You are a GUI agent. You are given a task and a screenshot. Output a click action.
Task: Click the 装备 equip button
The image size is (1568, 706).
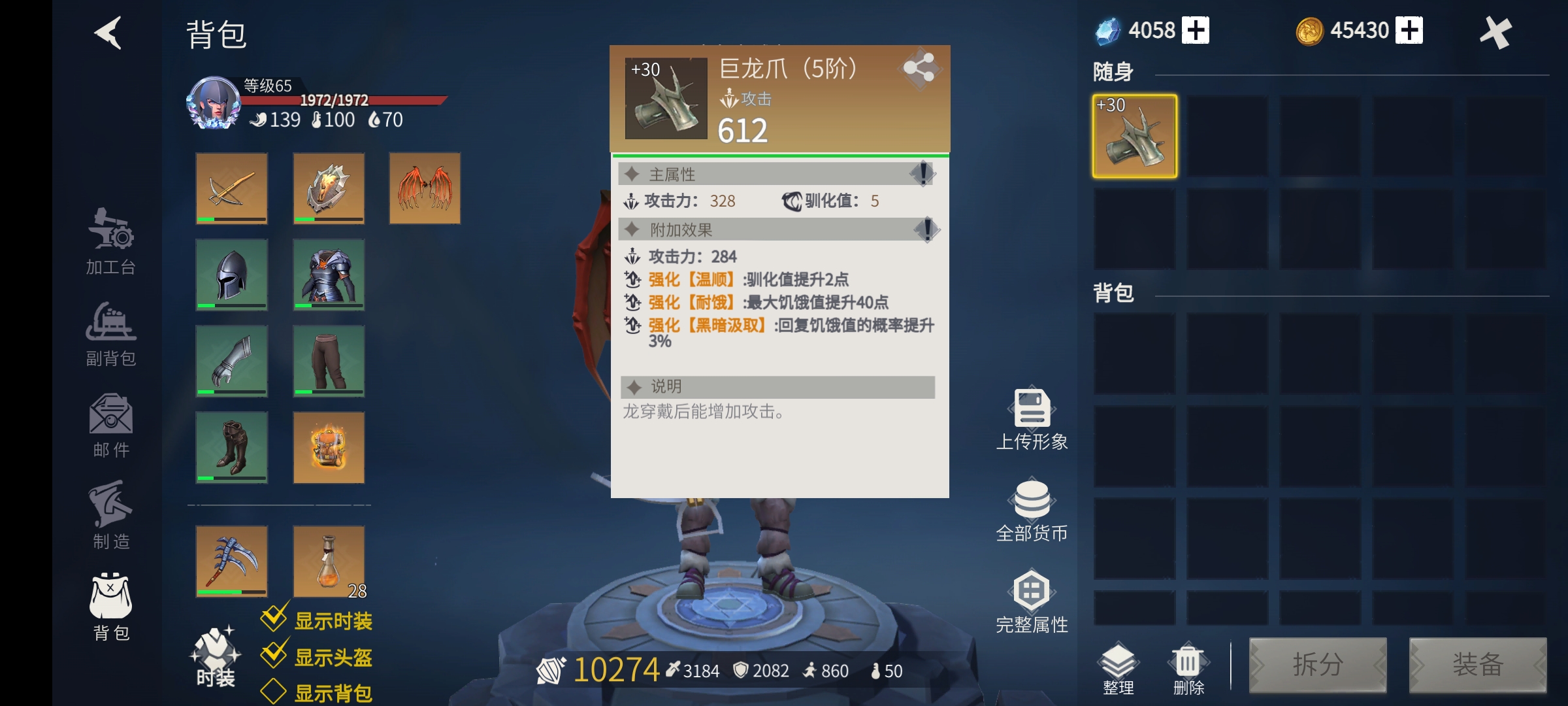pos(1480,665)
